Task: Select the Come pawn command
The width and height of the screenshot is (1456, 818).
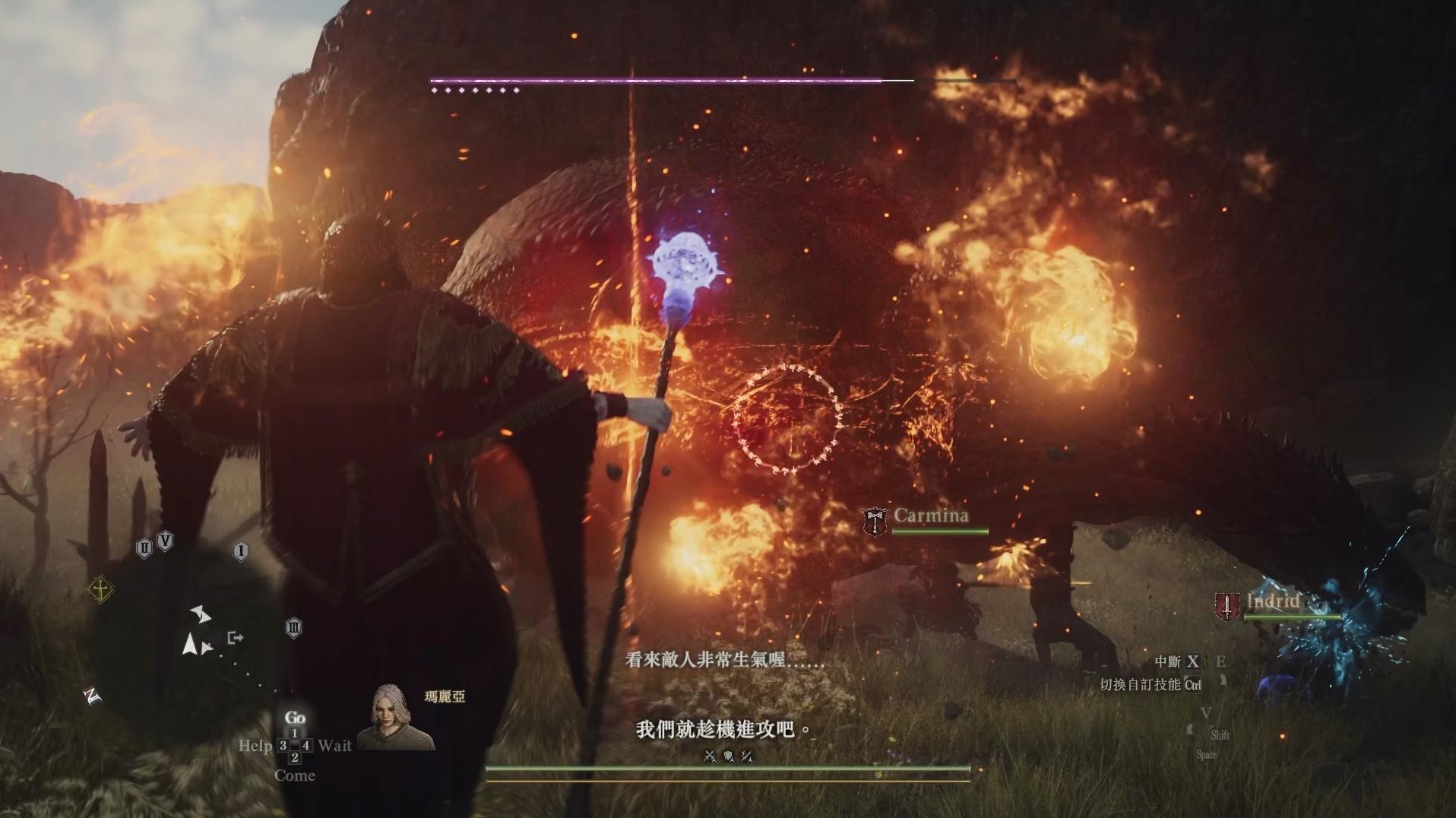Action: click(x=294, y=775)
